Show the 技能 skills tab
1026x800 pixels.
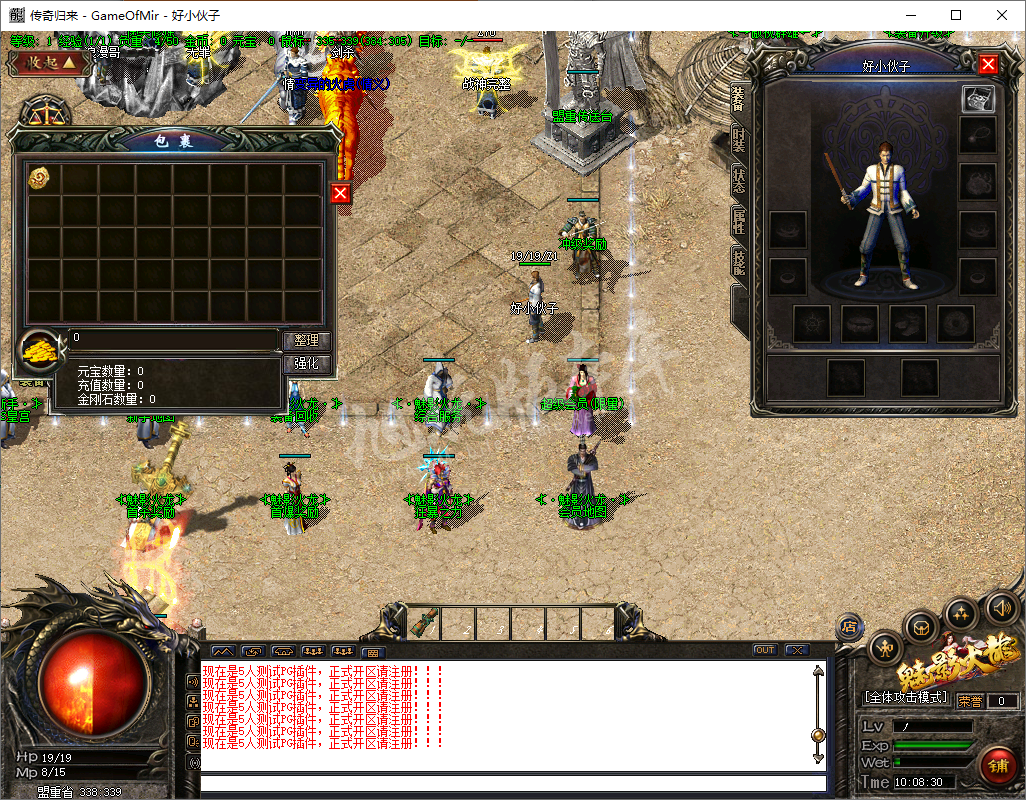[739, 261]
